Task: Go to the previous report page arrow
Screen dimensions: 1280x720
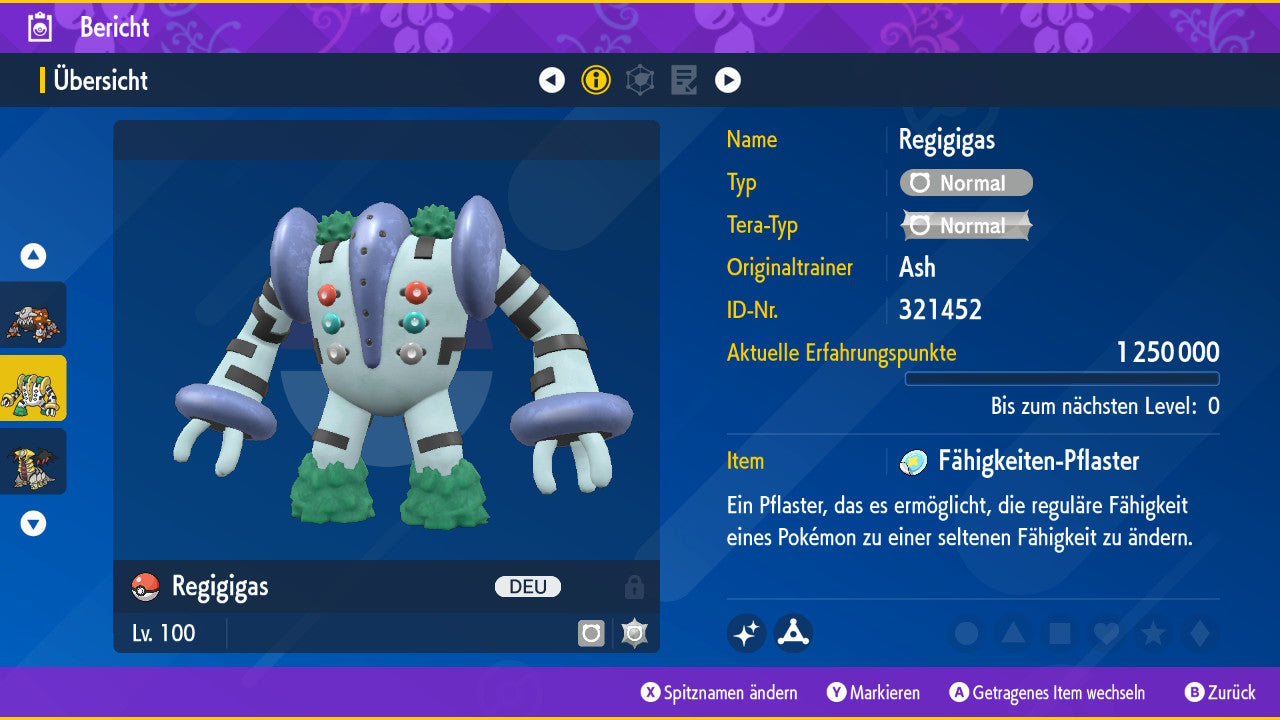Action: point(552,80)
